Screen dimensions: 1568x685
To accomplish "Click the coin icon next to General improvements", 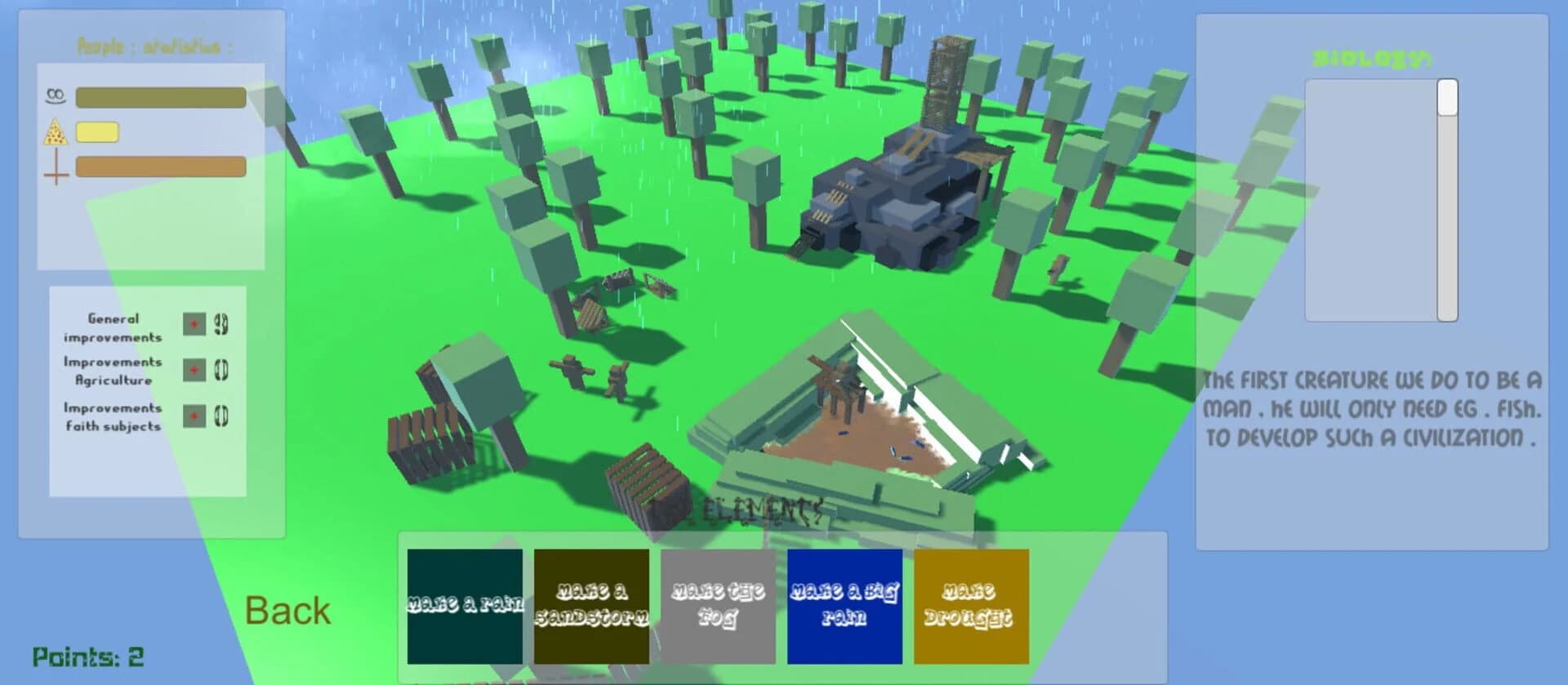I will point(222,323).
